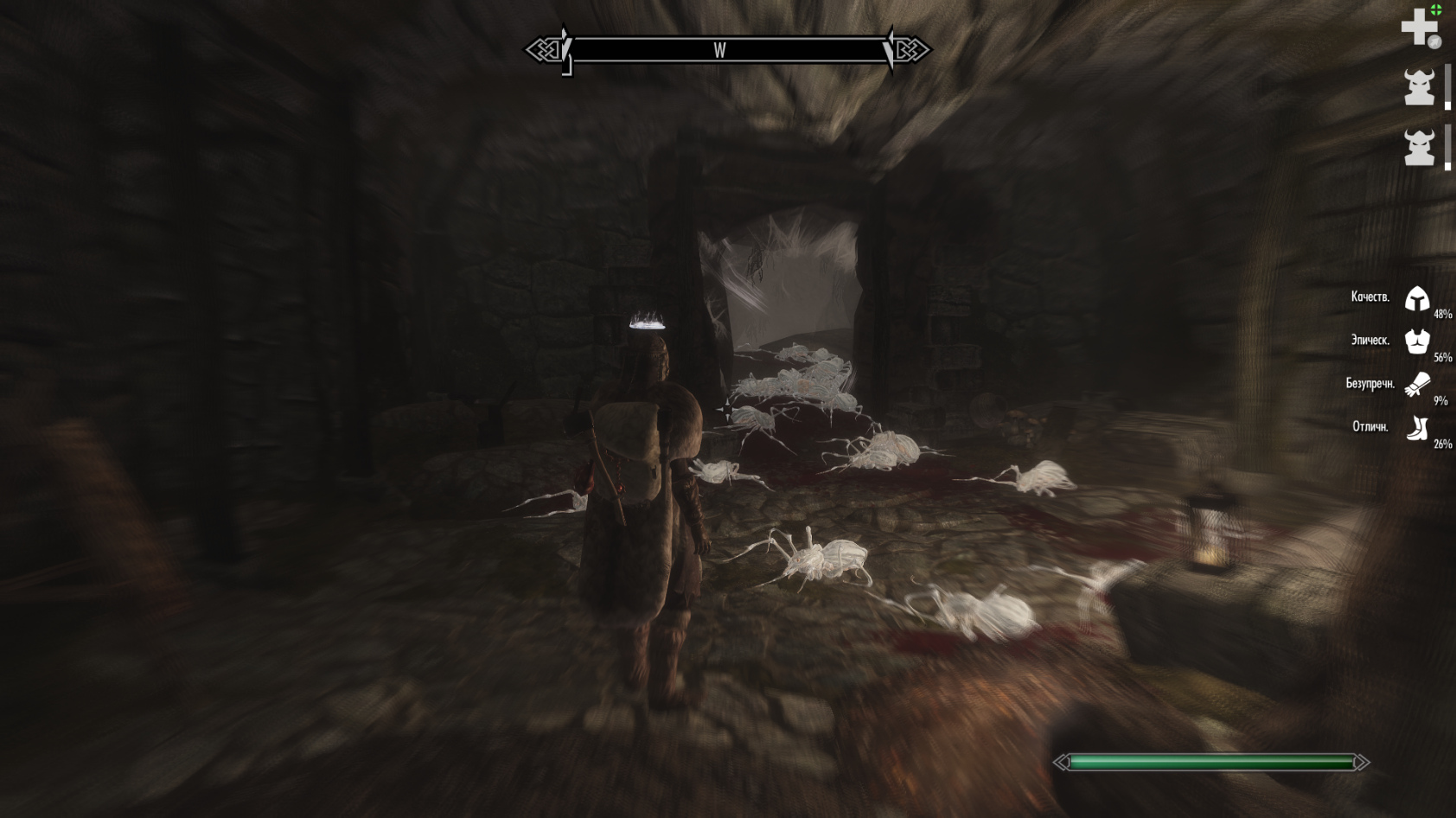Screen dimensions: 1456x818
Task: Pick the boots durability icon
Action: point(1417,427)
